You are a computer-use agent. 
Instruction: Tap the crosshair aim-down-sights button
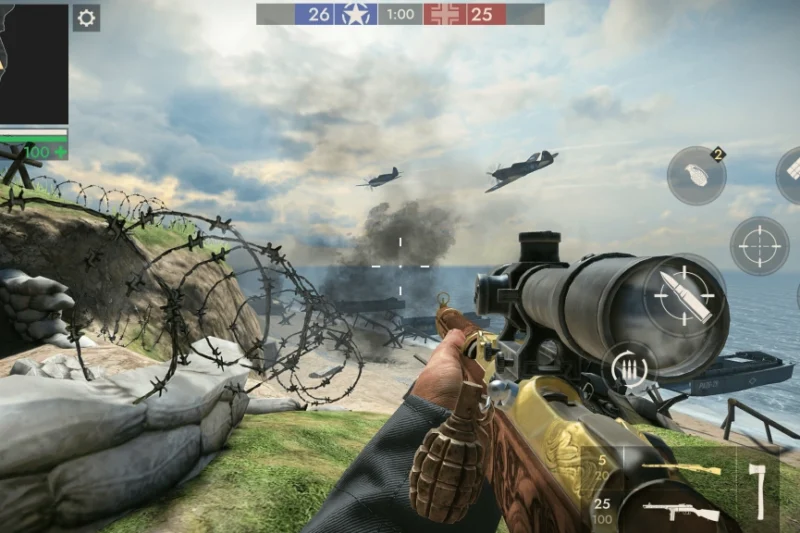coord(759,245)
